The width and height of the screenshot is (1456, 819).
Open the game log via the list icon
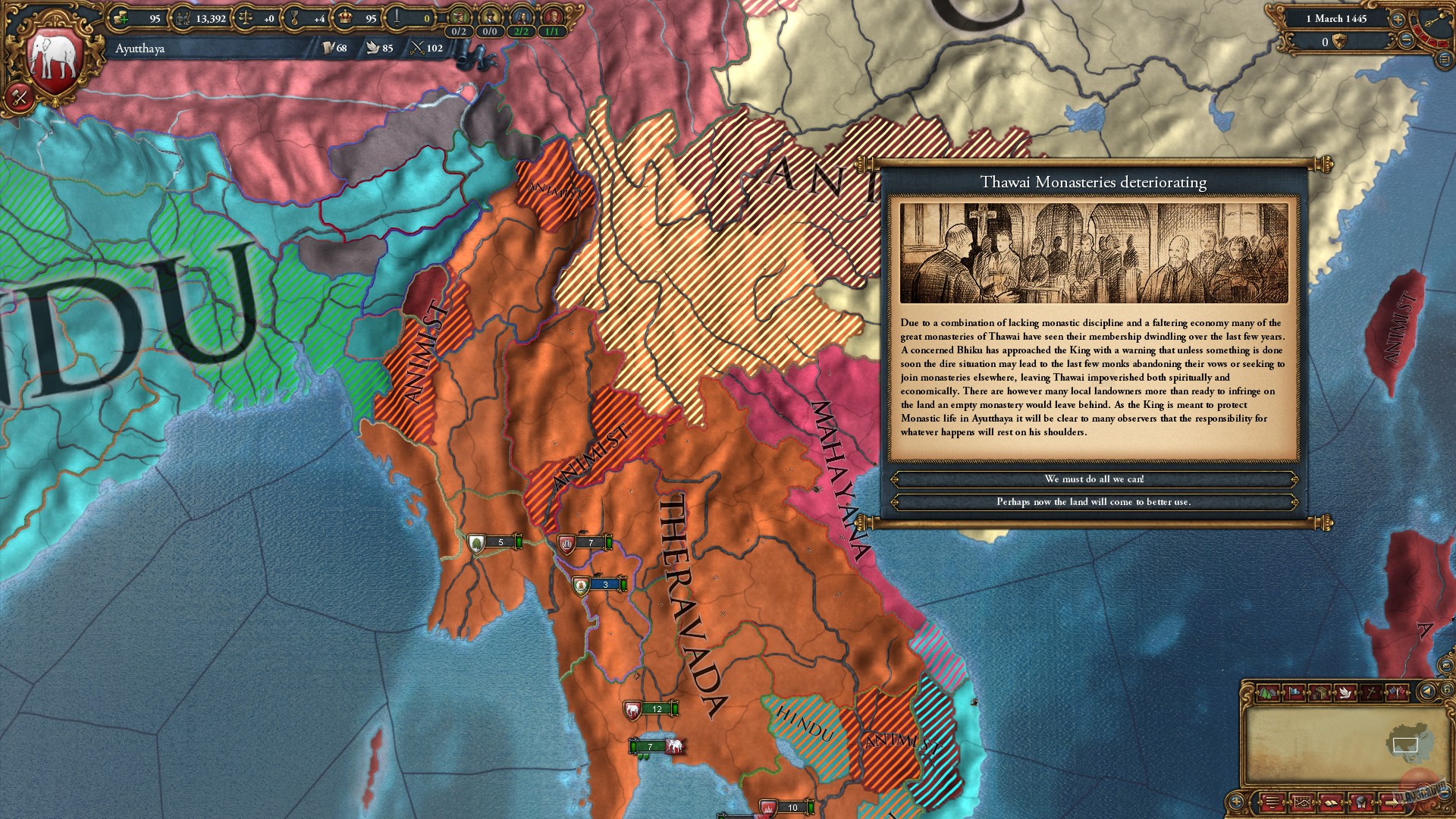pos(1271,803)
